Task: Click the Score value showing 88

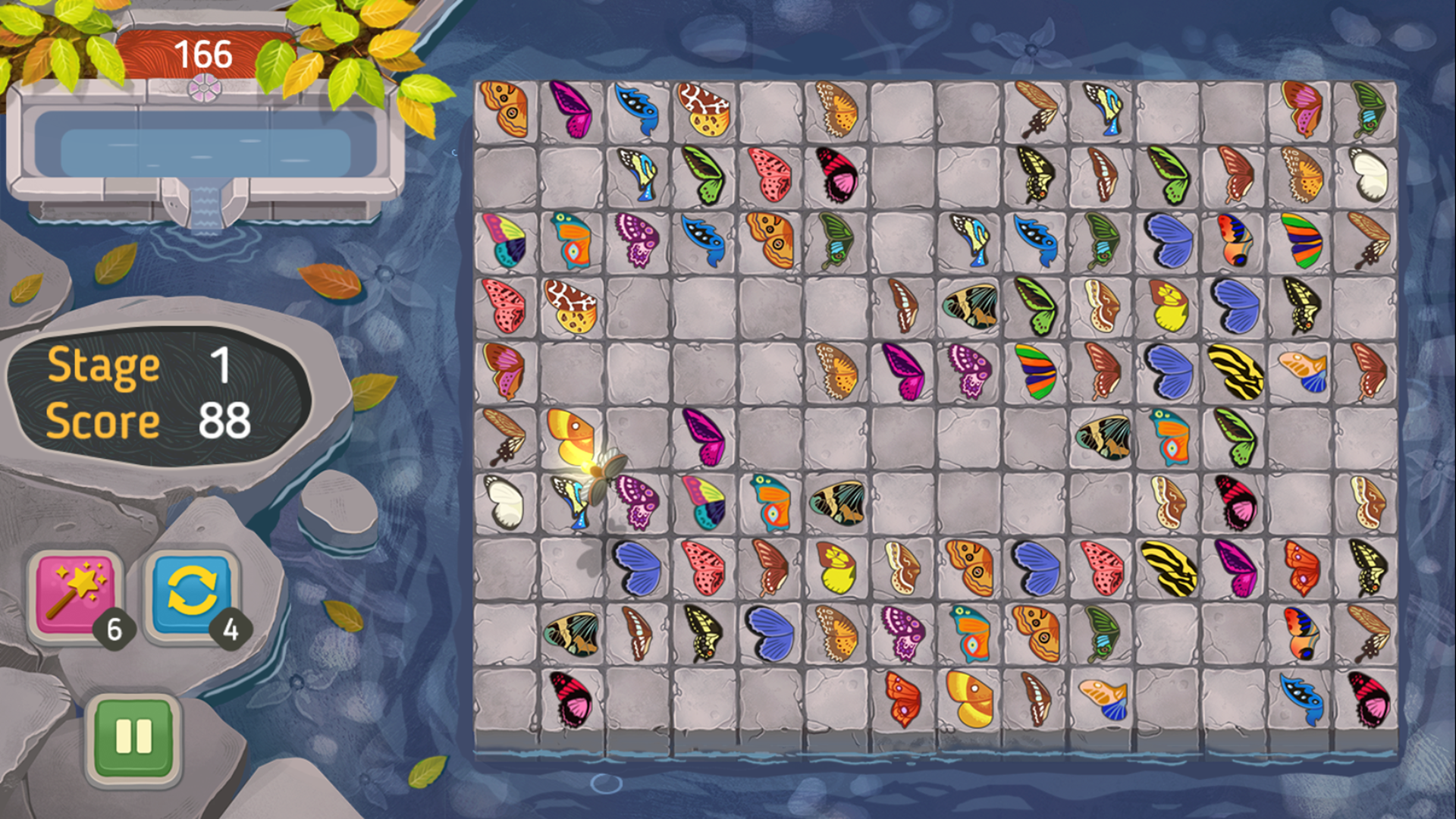Action: [224, 421]
